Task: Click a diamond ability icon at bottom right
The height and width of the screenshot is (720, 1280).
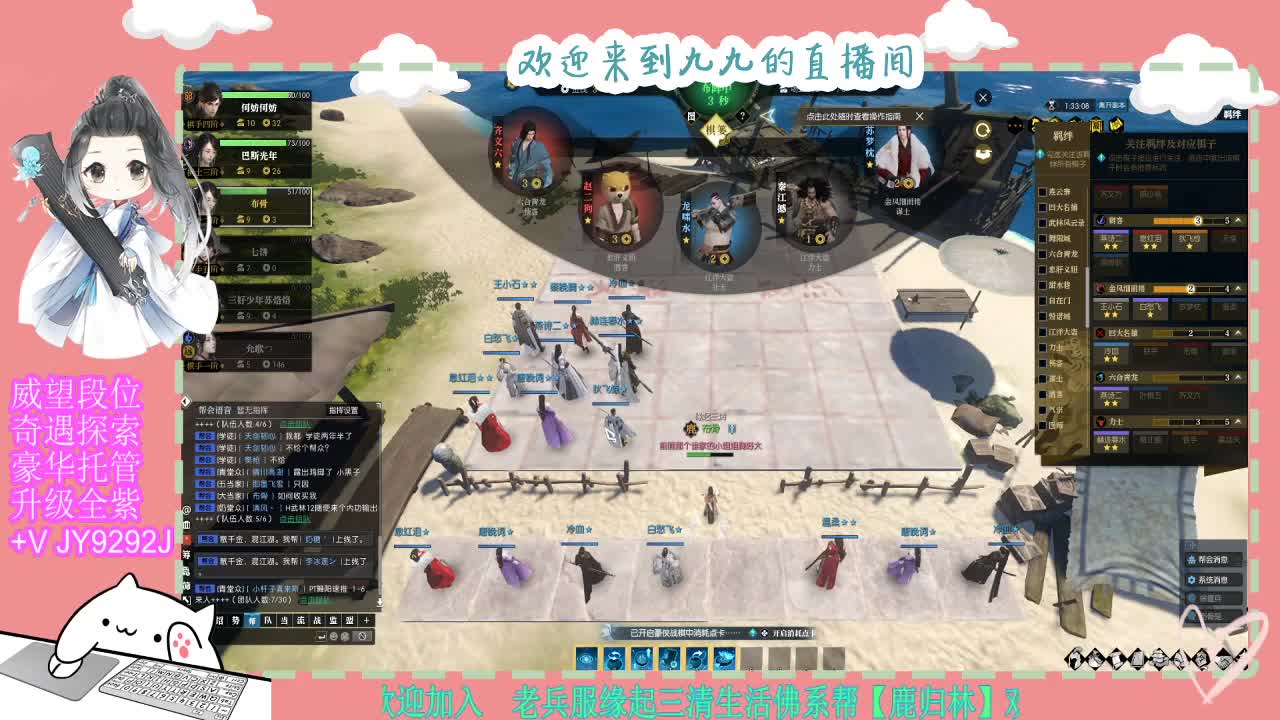Action: pyautogui.click(x=1075, y=660)
